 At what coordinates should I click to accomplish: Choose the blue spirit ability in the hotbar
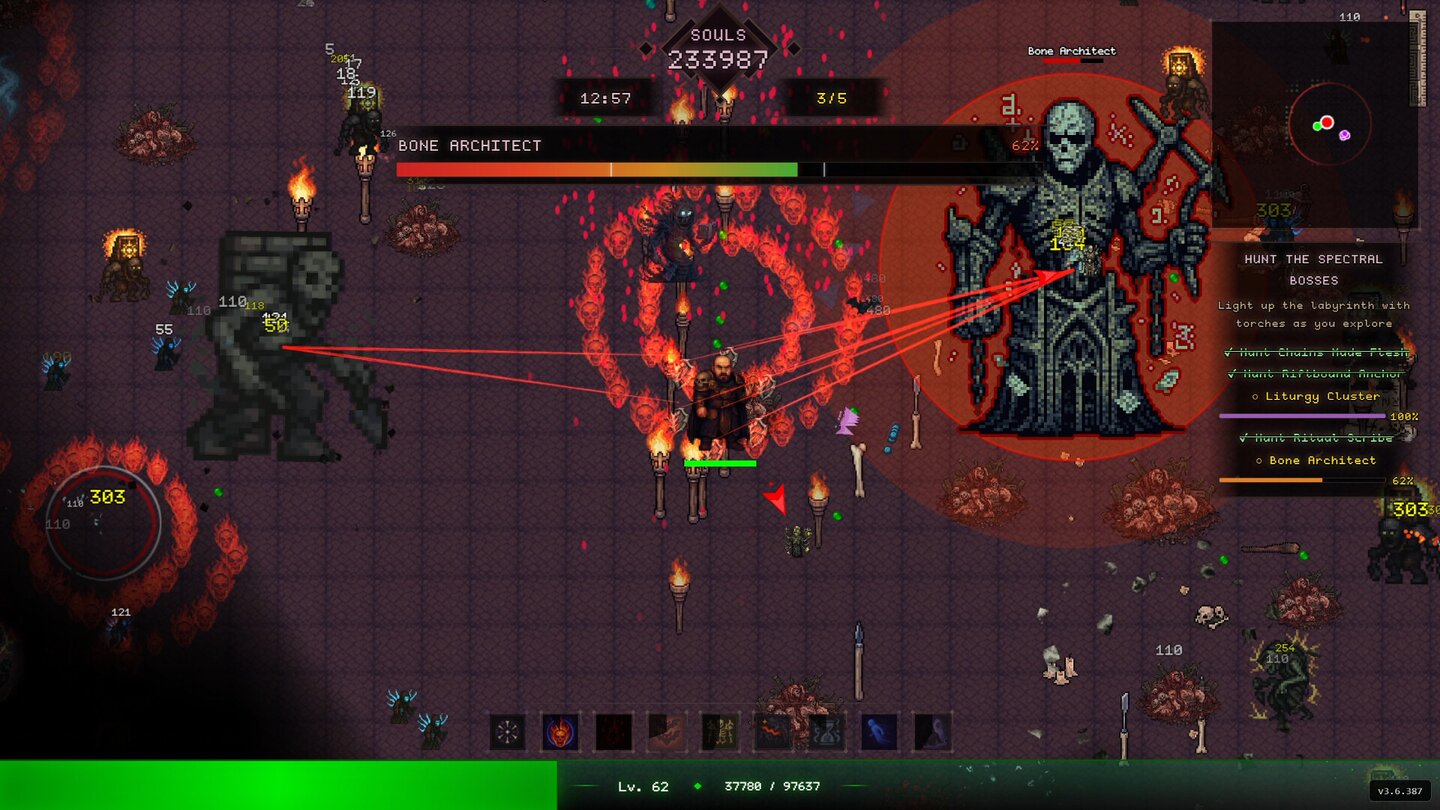tap(878, 733)
